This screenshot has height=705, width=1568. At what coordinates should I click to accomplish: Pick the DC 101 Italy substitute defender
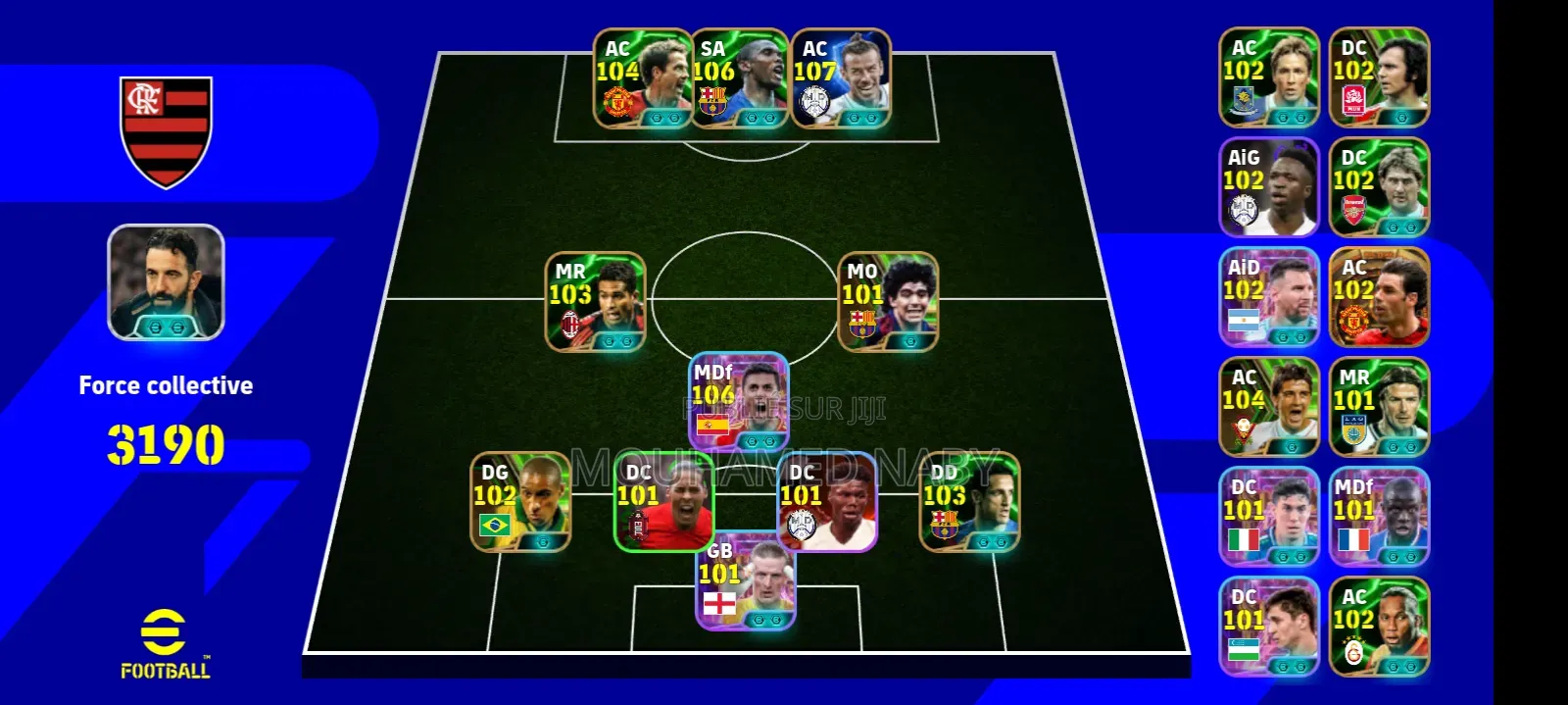pos(1269,517)
